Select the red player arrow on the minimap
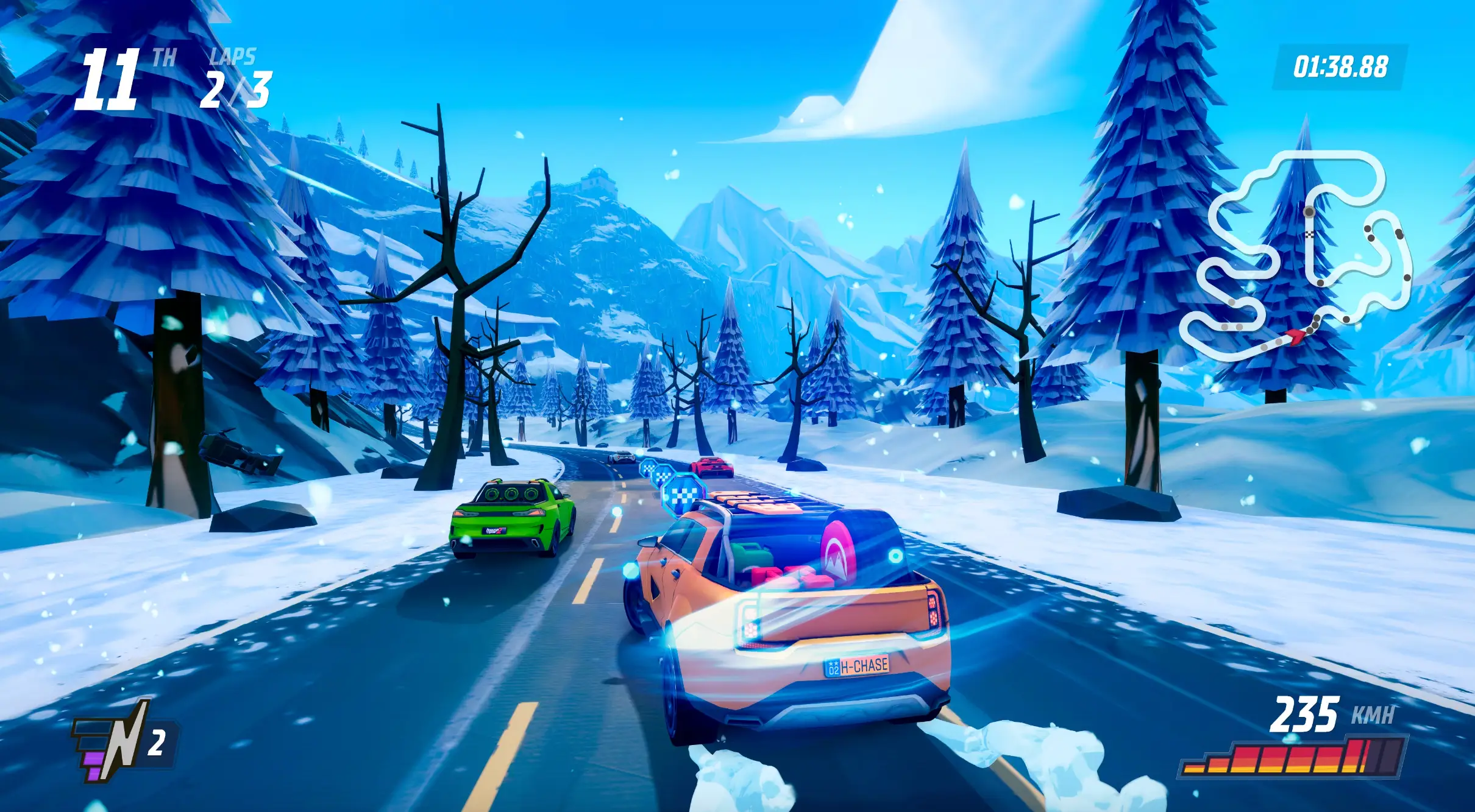This screenshot has height=812, width=1475. (1296, 336)
